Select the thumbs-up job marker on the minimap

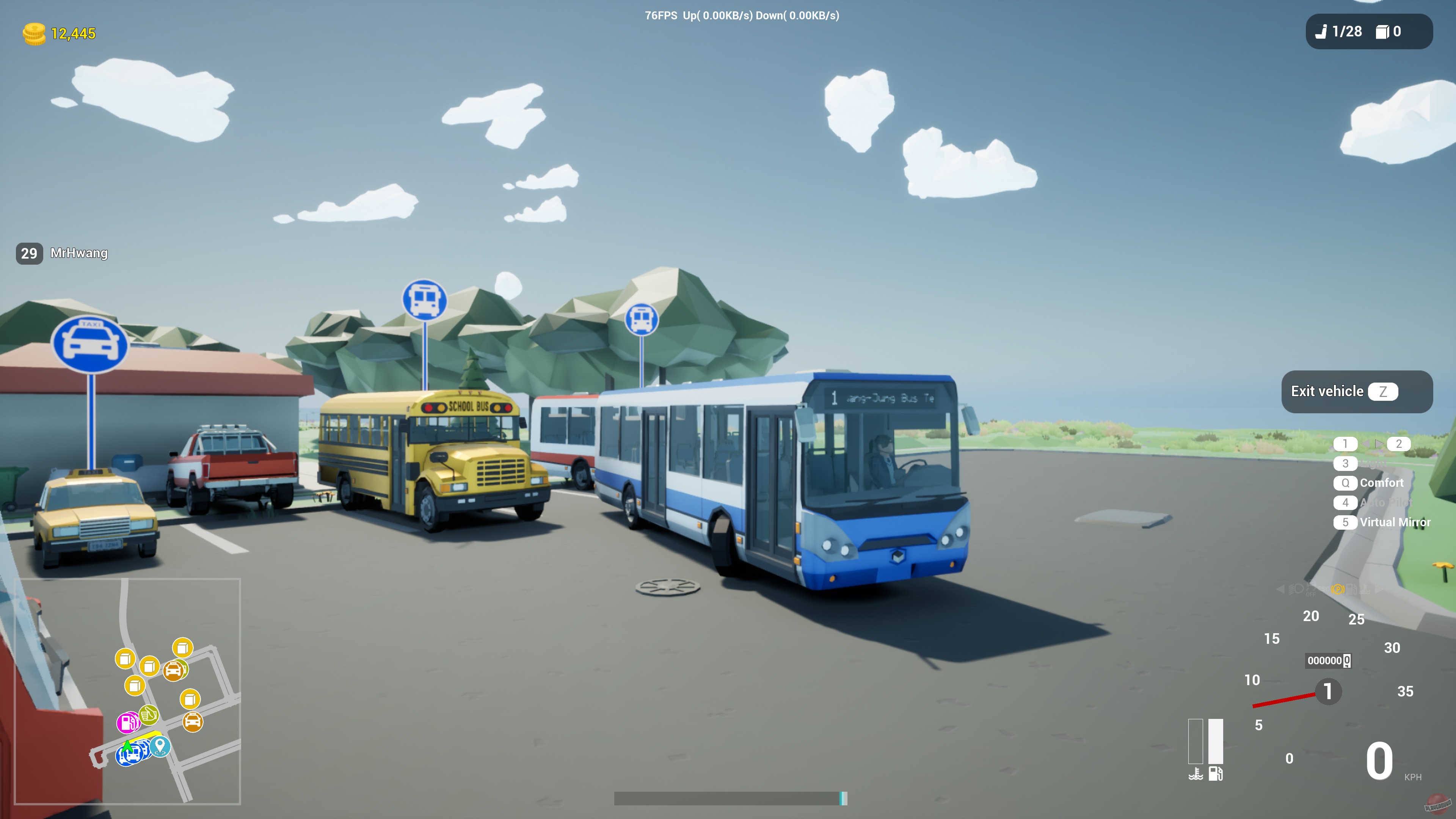click(x=149, y=715)
